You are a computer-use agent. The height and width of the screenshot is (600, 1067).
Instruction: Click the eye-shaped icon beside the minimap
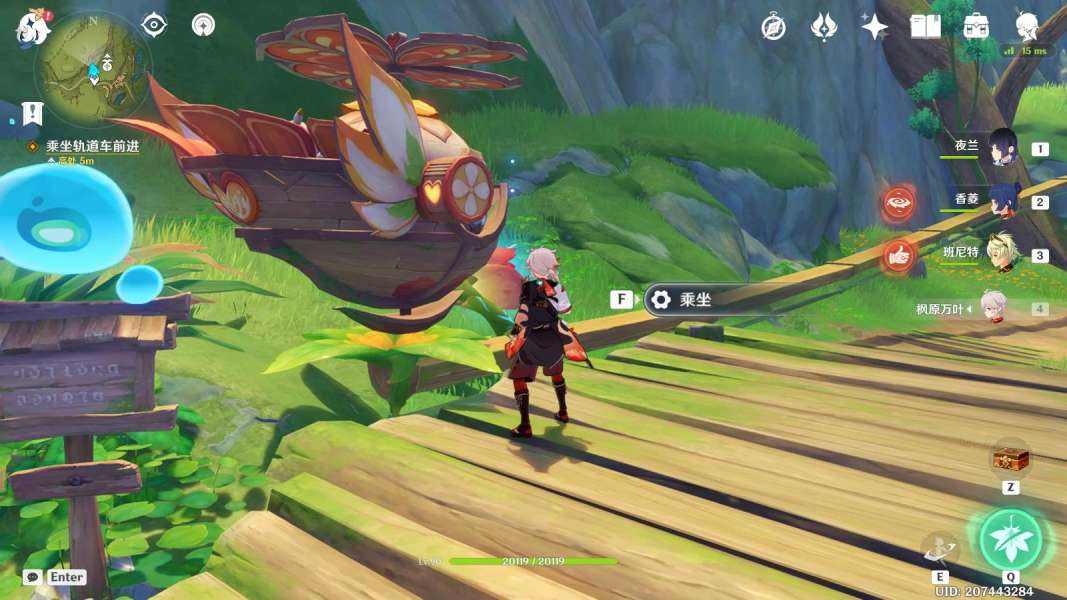point(154,25)
